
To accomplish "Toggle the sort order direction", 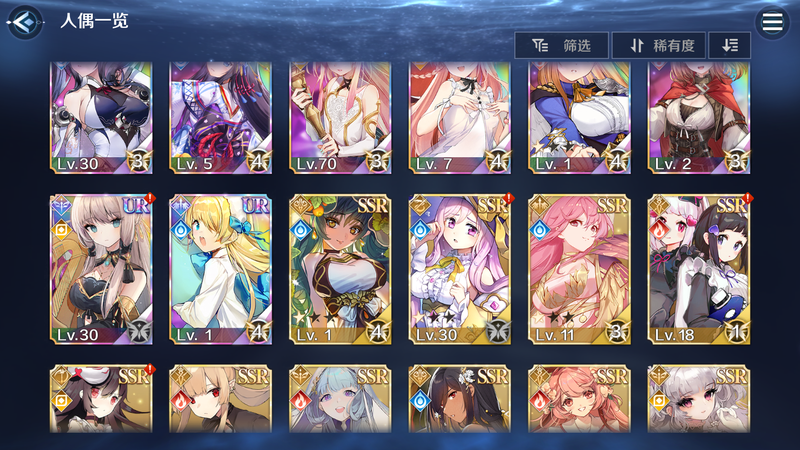I will 729,45.
